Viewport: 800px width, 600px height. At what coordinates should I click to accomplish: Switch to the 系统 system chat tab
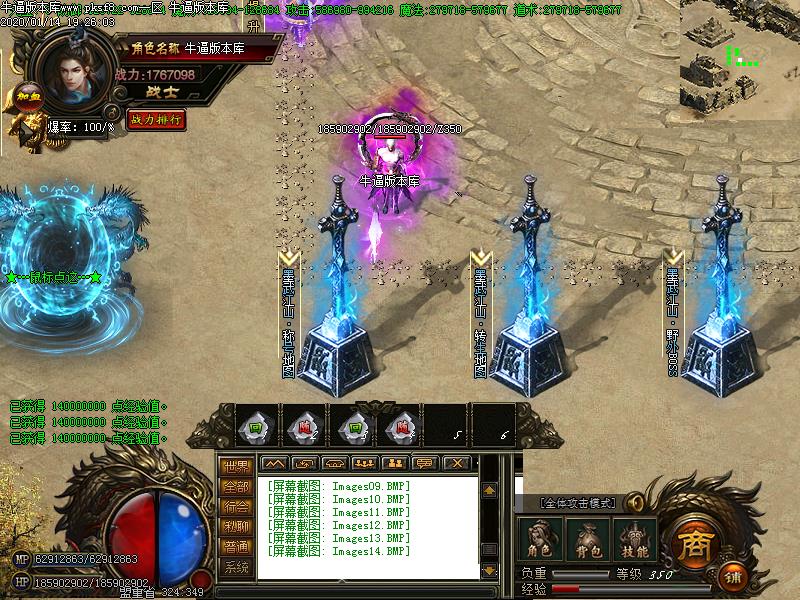pyautogui.click(x=236, y=567)
